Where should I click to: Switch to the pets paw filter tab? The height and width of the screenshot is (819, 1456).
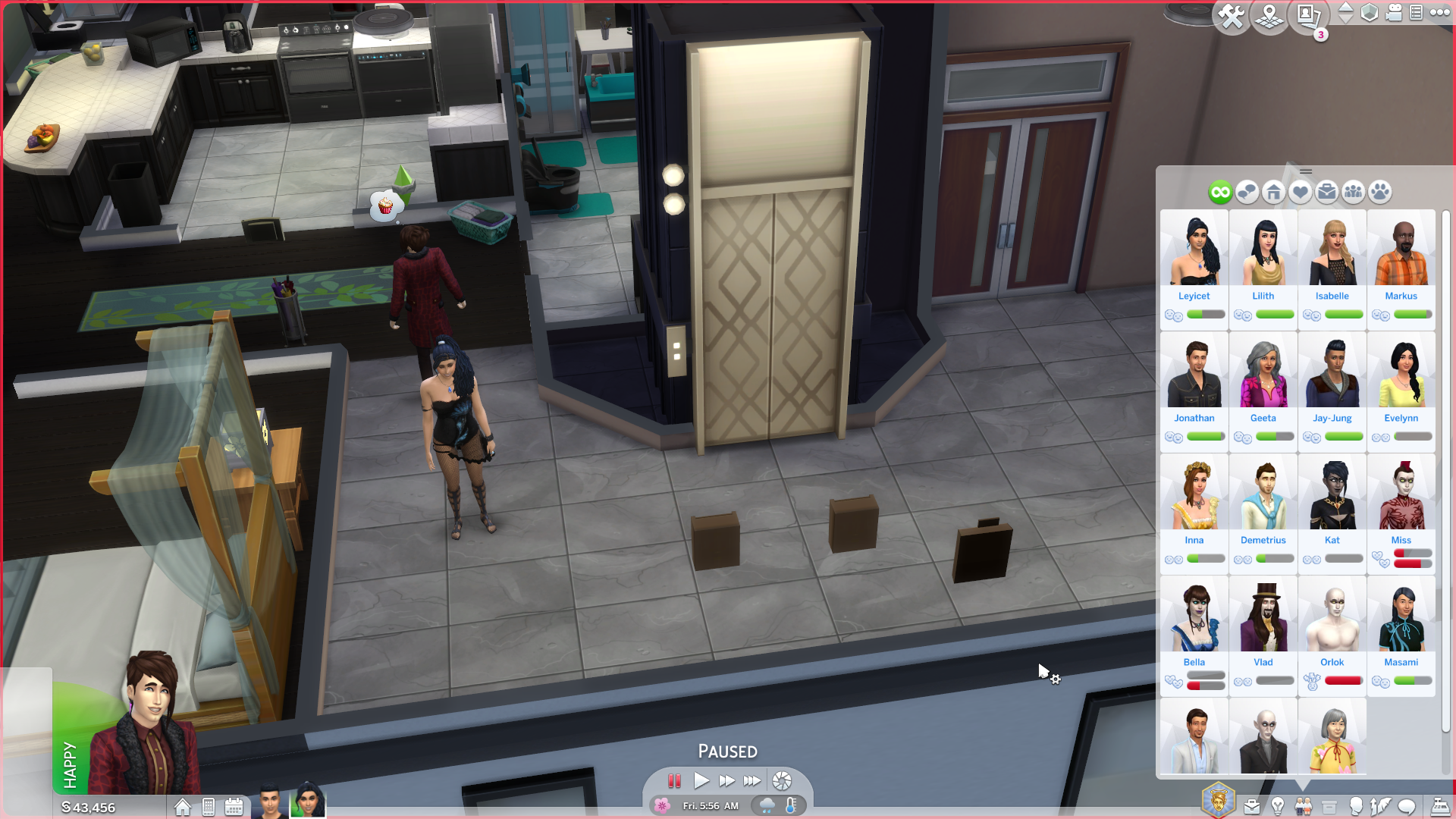[1381, 192]
